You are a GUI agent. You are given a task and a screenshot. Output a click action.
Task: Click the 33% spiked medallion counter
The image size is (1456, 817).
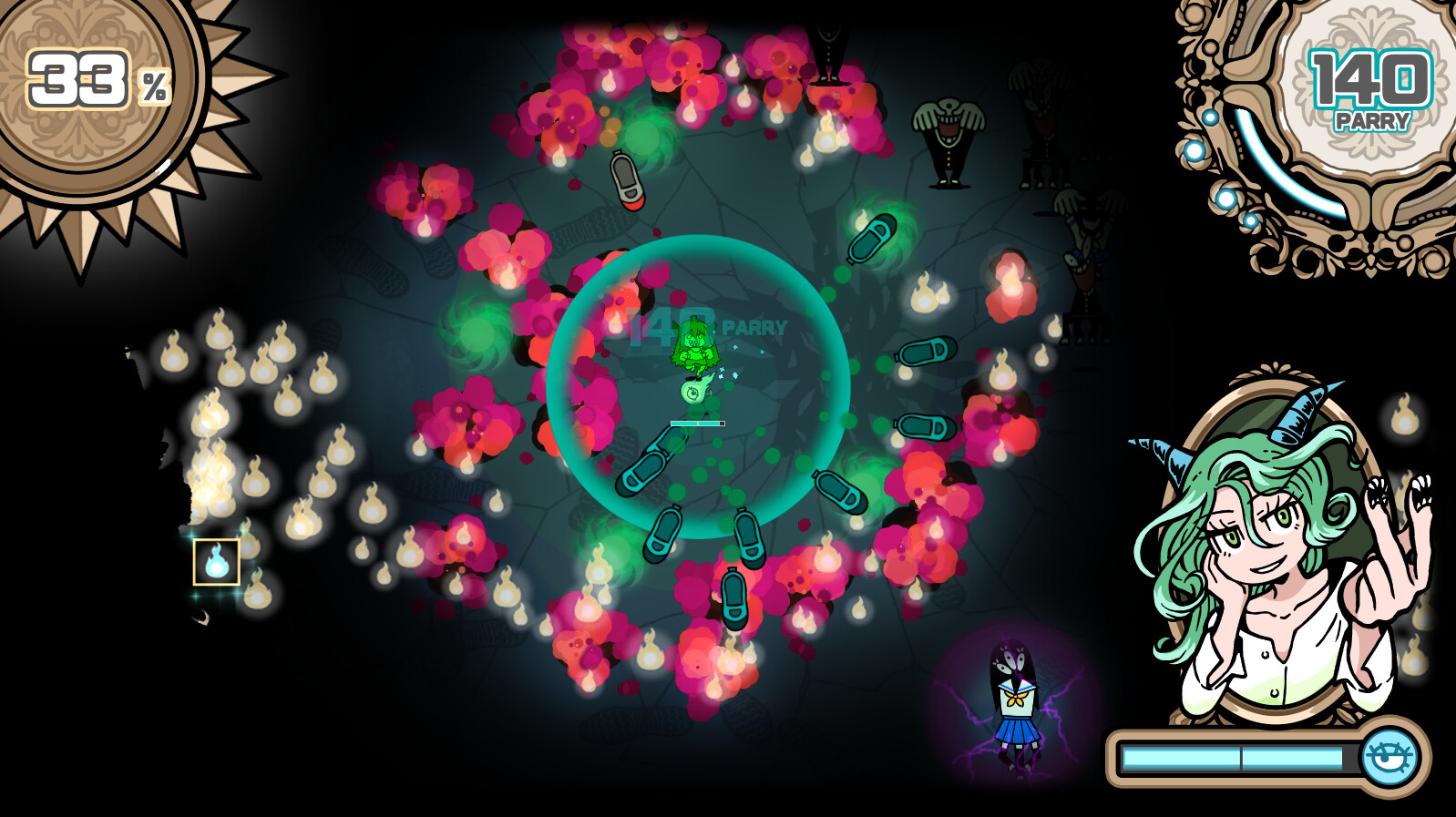click(x=77, y=77)
